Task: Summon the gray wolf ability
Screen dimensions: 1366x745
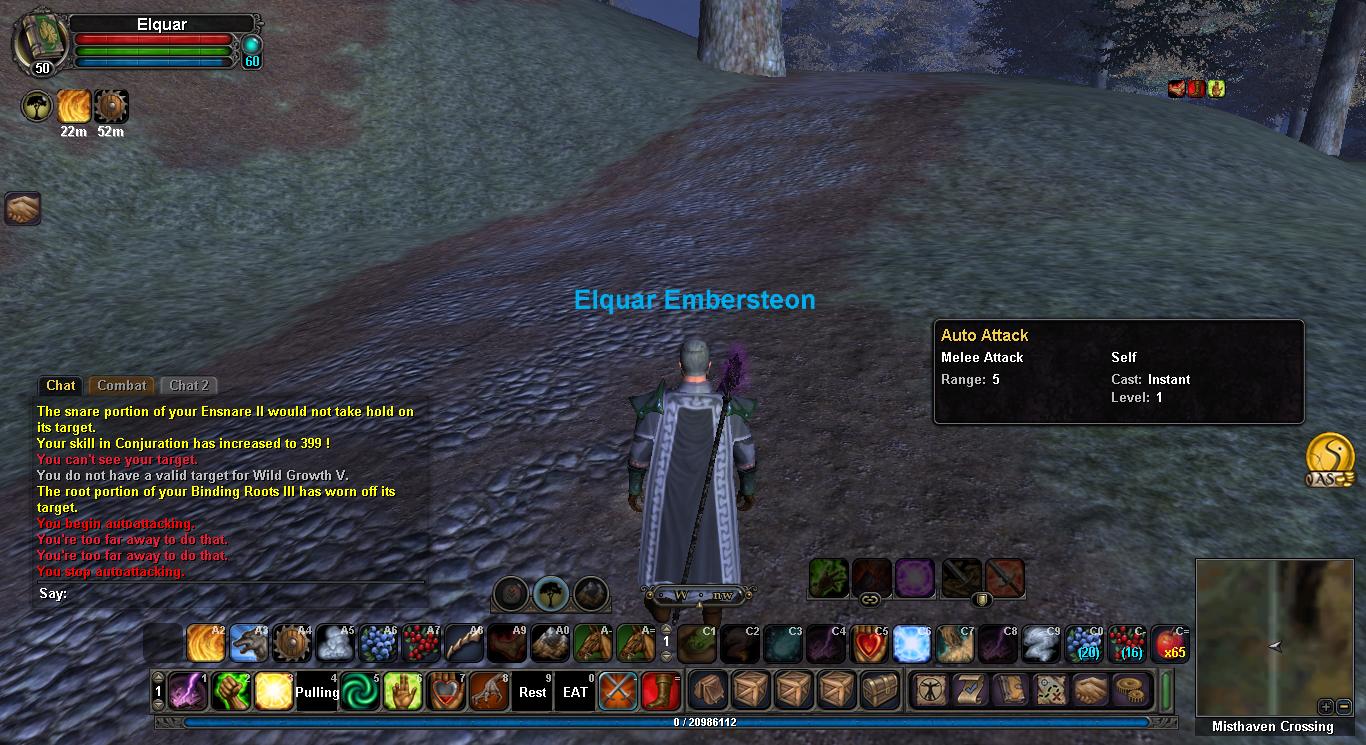Action: click(x=249, y=644)
